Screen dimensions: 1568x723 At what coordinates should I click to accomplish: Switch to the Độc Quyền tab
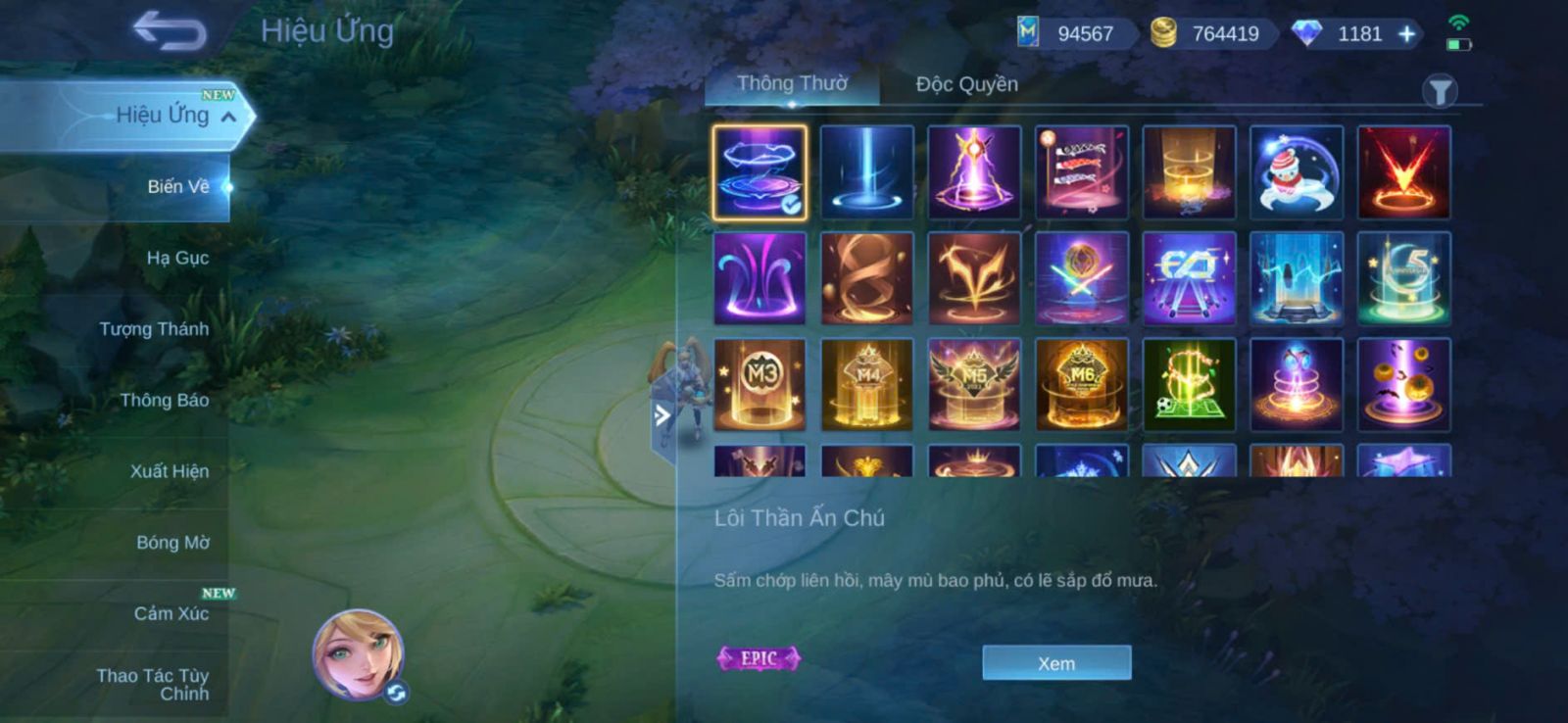tap(966, 84)
